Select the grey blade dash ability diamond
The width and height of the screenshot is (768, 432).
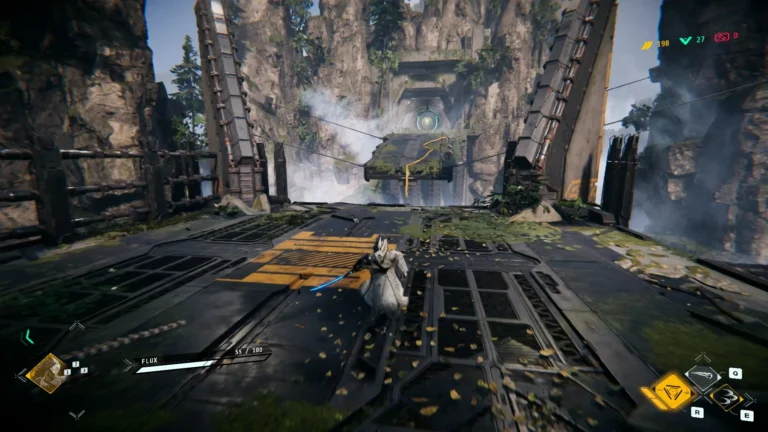[702, 376]
